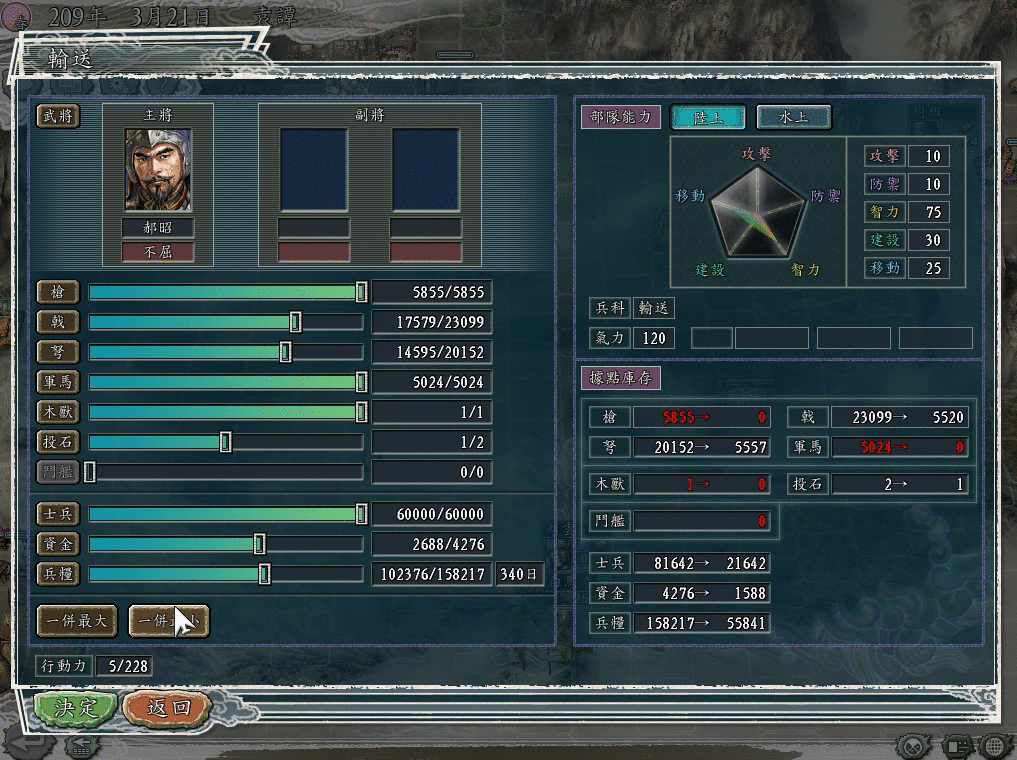Confirm the transport with 決定
This screenshot has width=1017, height=760.
coord(75,708)
